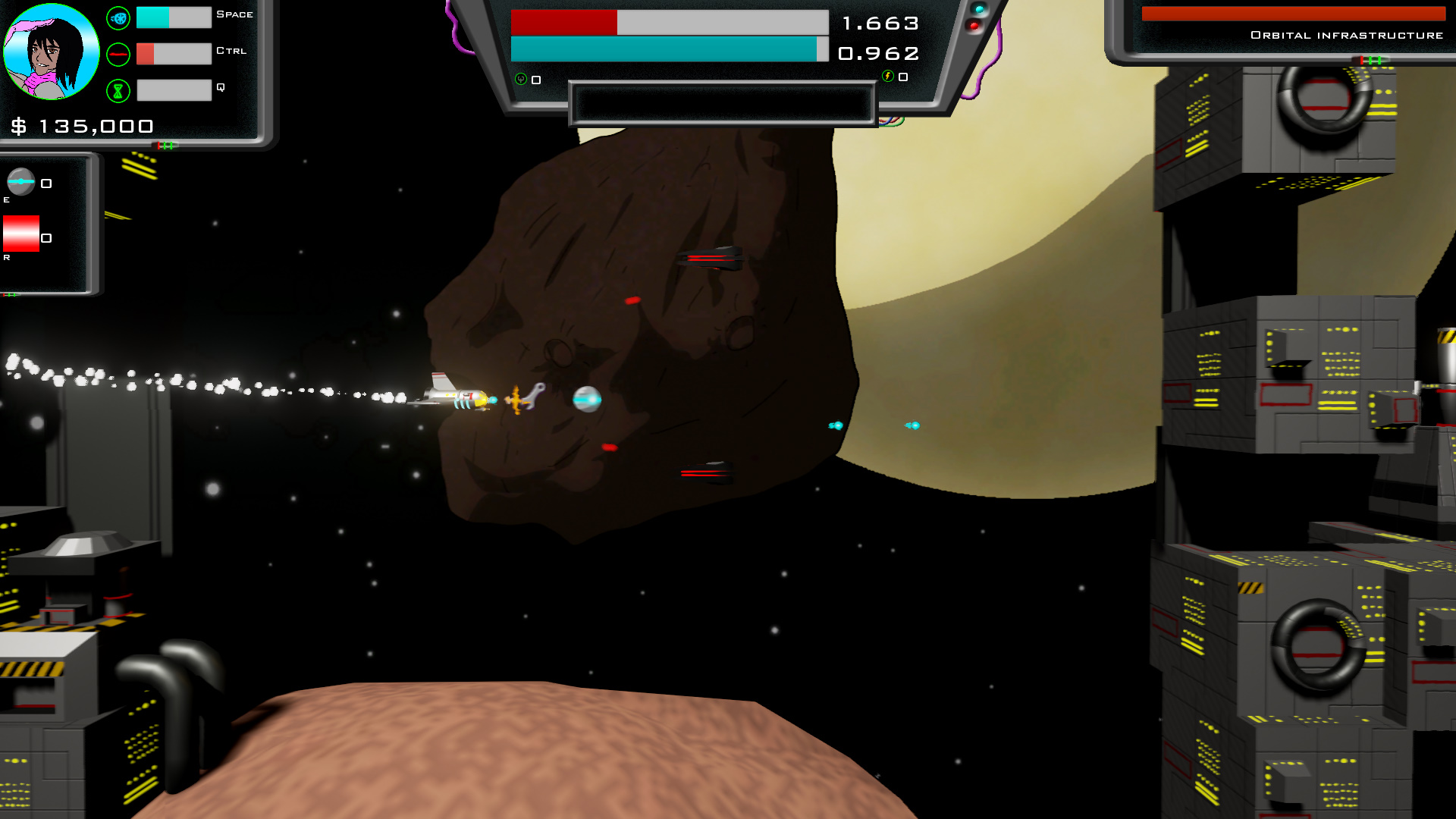Click the green wrench repair icon
The width and height of the screenshot is (1456, 819).
[x=521, y=79]
